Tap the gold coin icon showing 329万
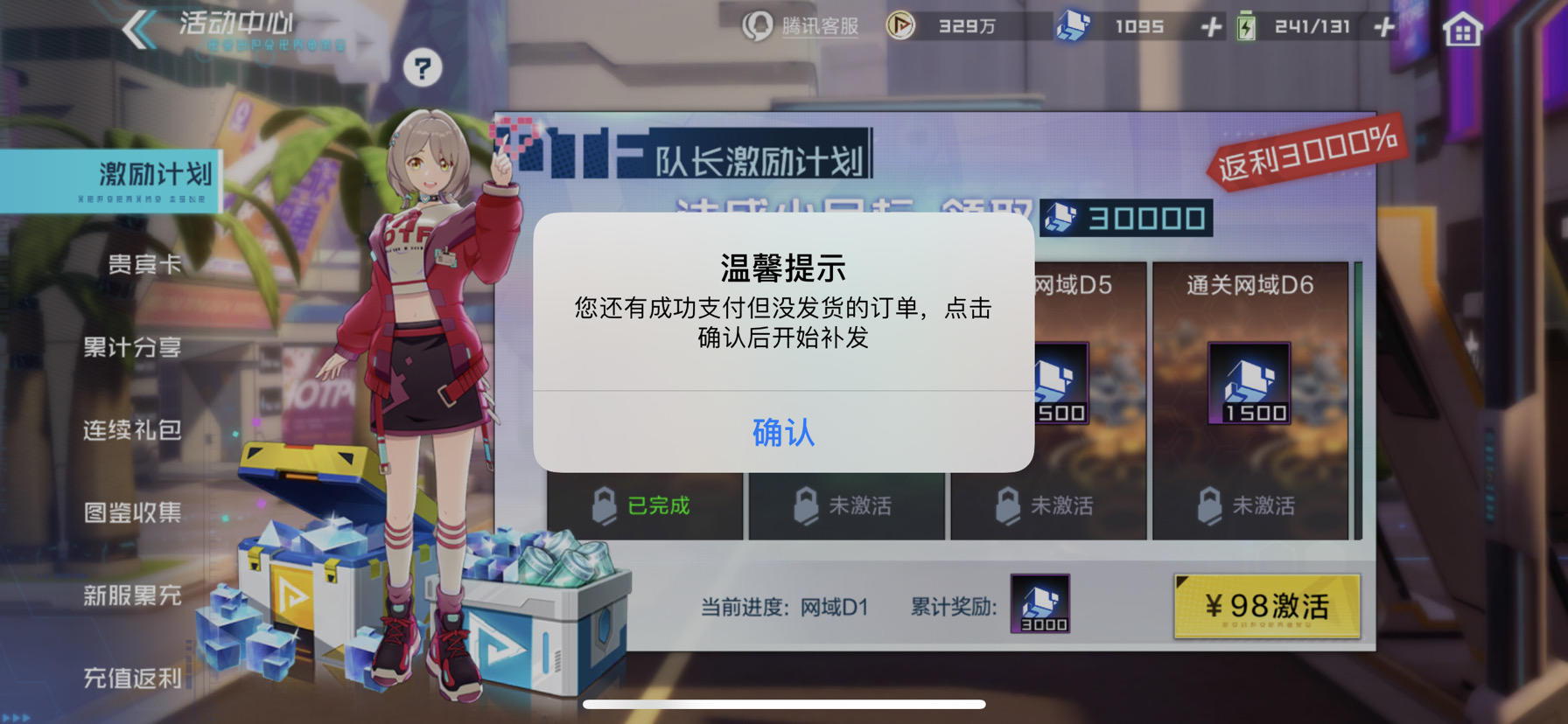Screen dimensions: 1568x724 point(901,25)
